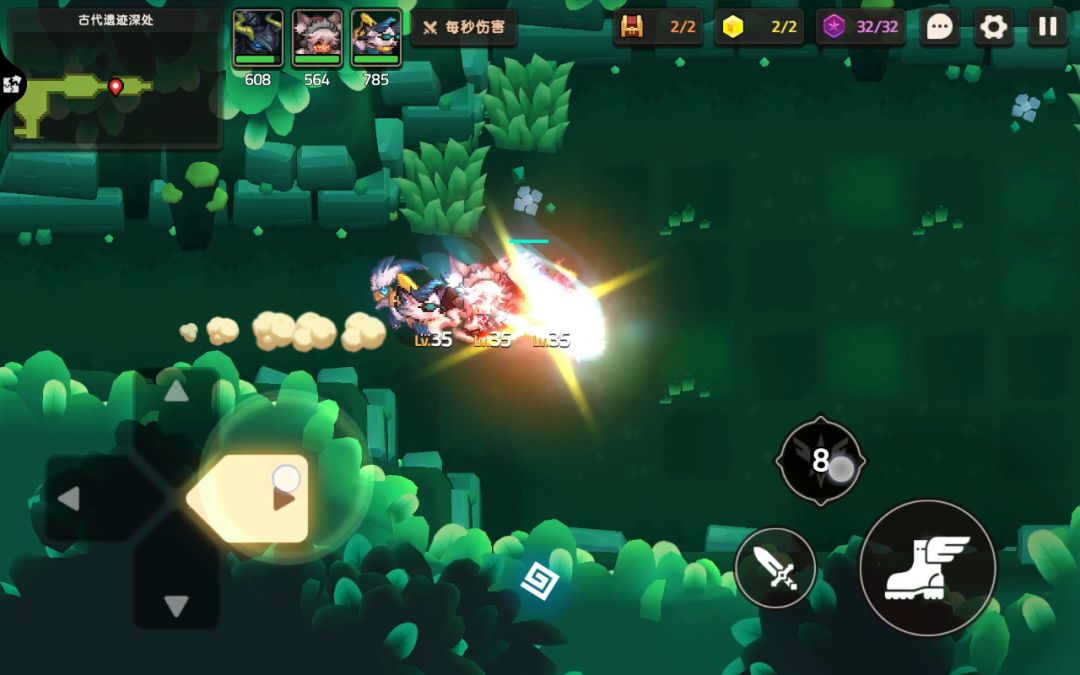This screenshot has height=675, width=1080.
Task: Tap the D-pad right arrow
Action: [x=283, y=498]
